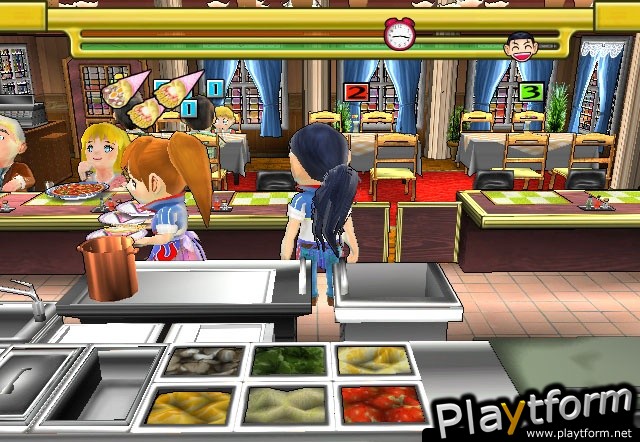Select the red table 2 marker
The width and height of the screenshot is (640, 442).
[x=355, y=93]
